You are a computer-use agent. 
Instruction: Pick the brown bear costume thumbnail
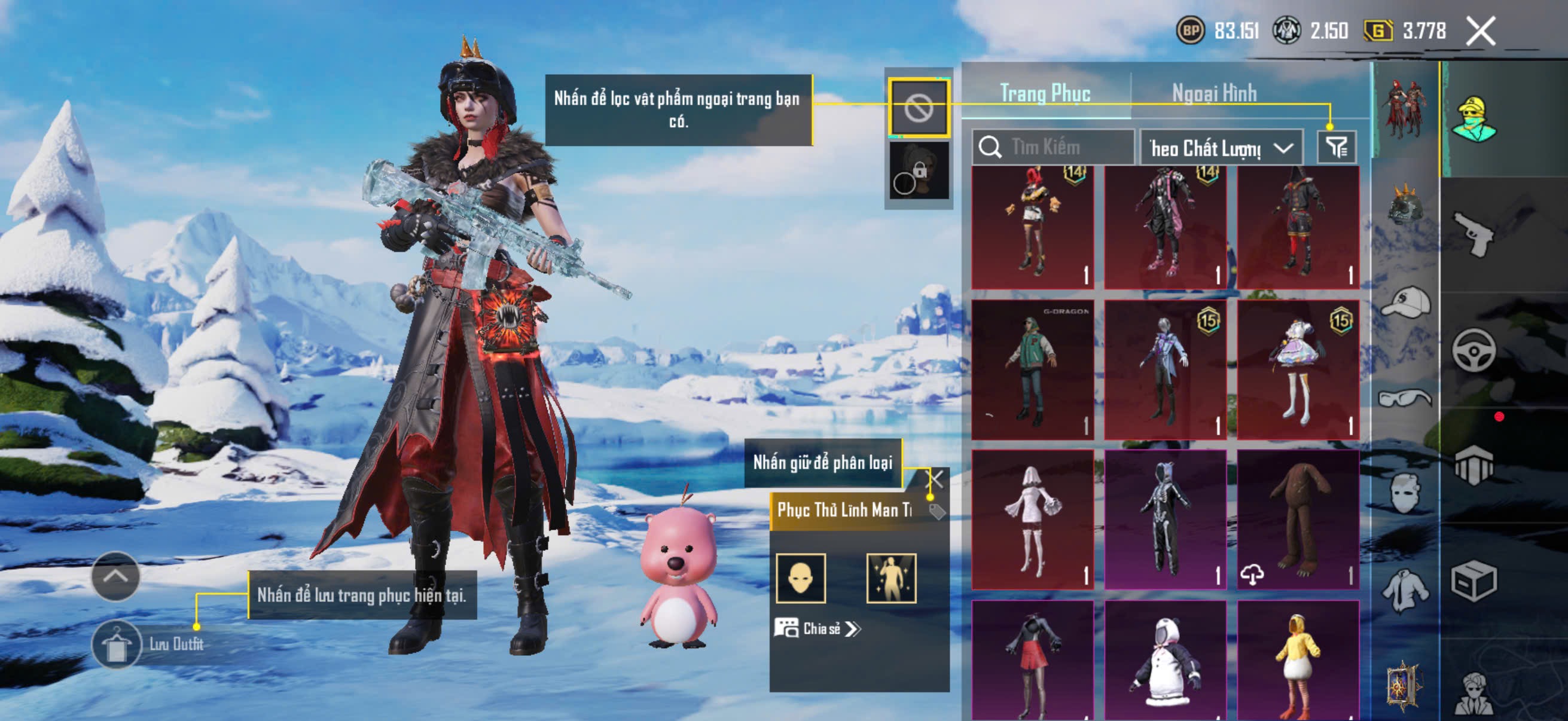1298,520
